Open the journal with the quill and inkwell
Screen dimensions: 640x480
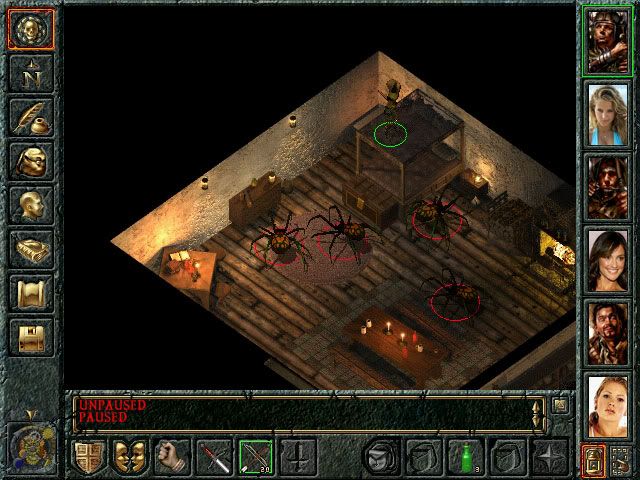pyautogui.click(x=32, y=117)
